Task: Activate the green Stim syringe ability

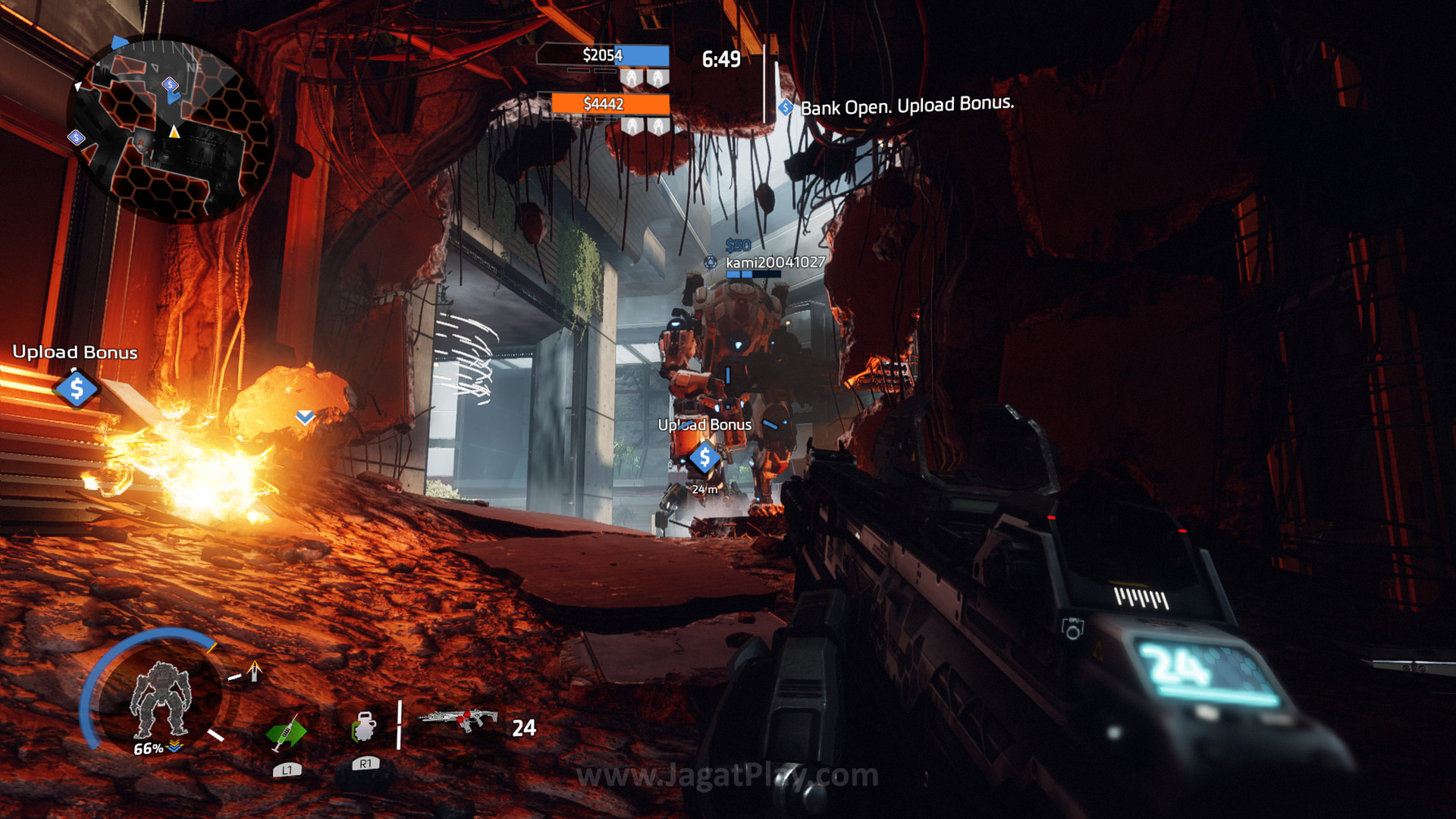Action: point(286,732)
